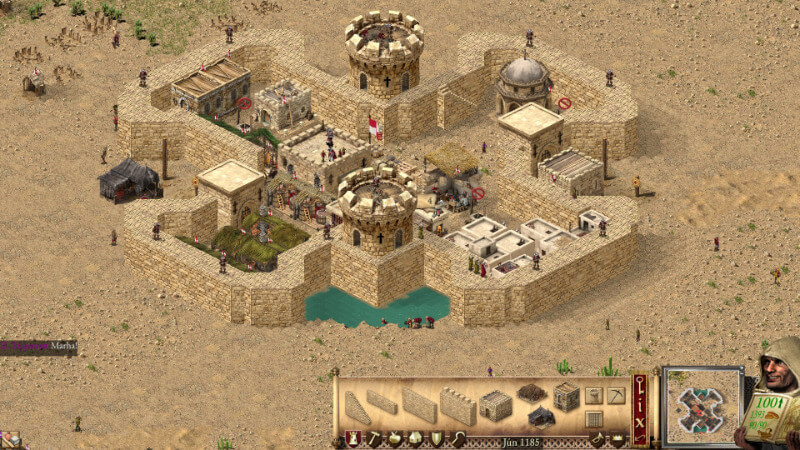The width and height of the screenshot is (800, 450).
Task: Select the stone stairs building piece
Action: [x=356, y=408]
